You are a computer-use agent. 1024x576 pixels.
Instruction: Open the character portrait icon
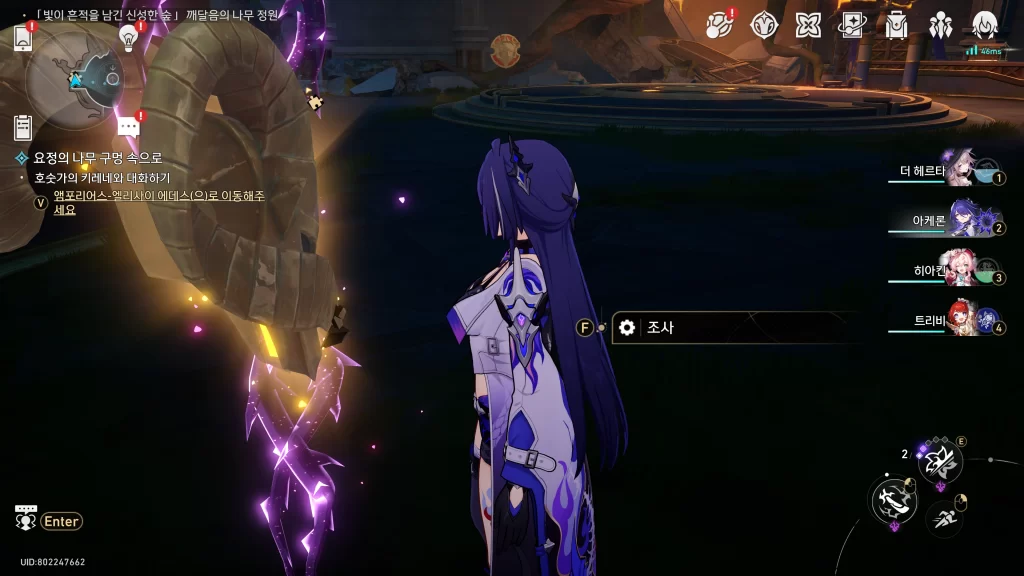click(984, 25)
